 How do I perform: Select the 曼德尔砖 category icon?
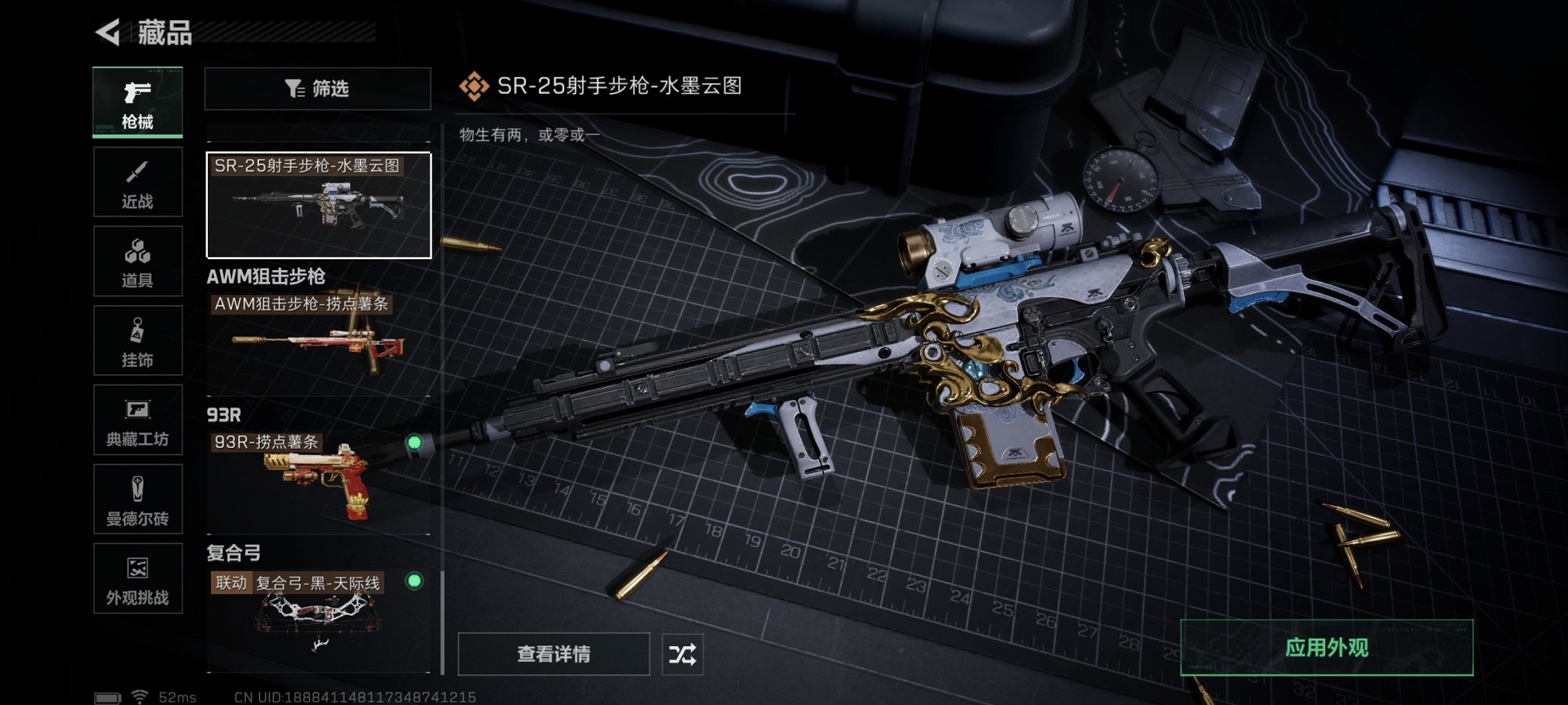pyautogui.click(x=137, y=500)
